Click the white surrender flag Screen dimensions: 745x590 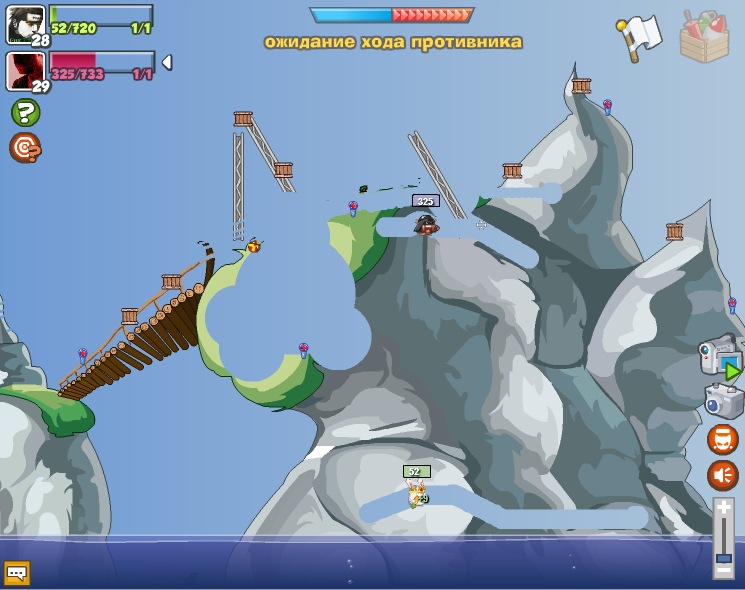click(639, 36)
